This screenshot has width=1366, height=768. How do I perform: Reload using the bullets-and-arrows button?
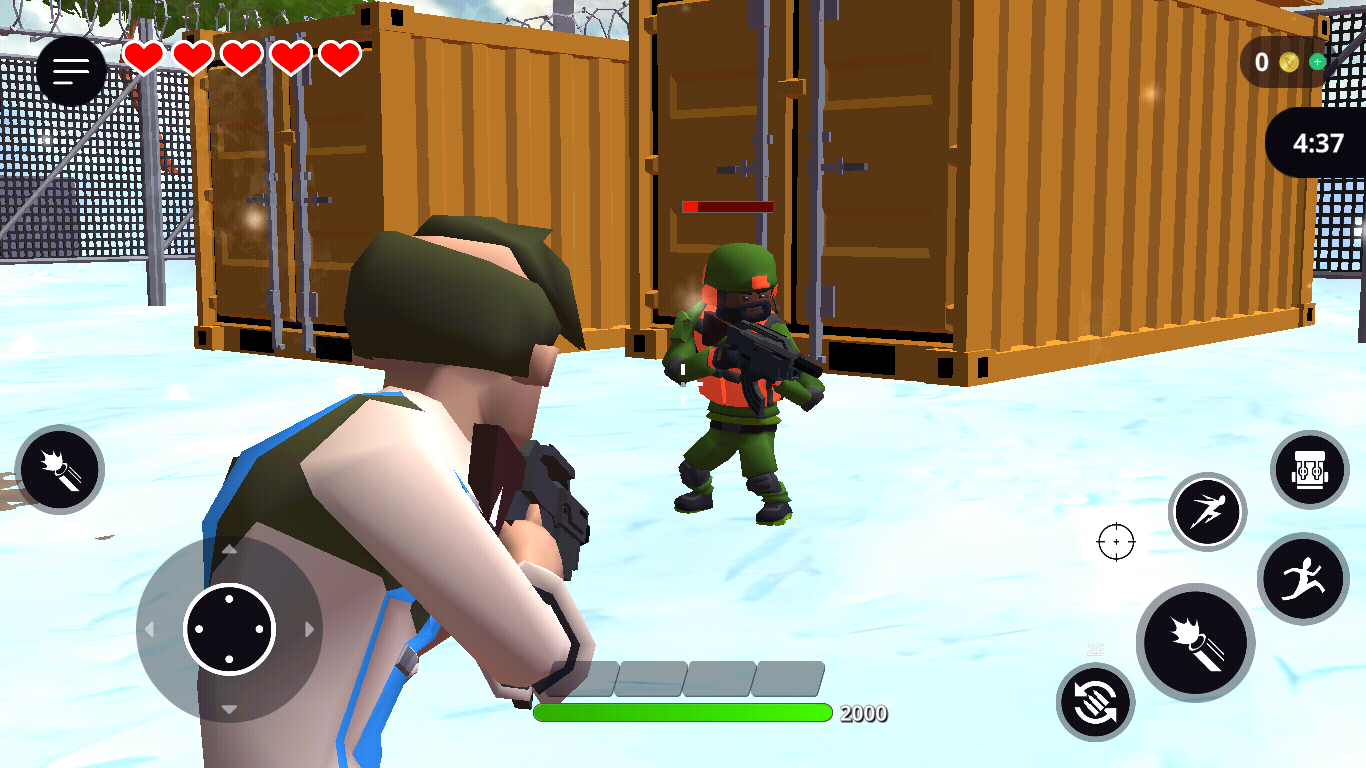tap(1095, 702)
